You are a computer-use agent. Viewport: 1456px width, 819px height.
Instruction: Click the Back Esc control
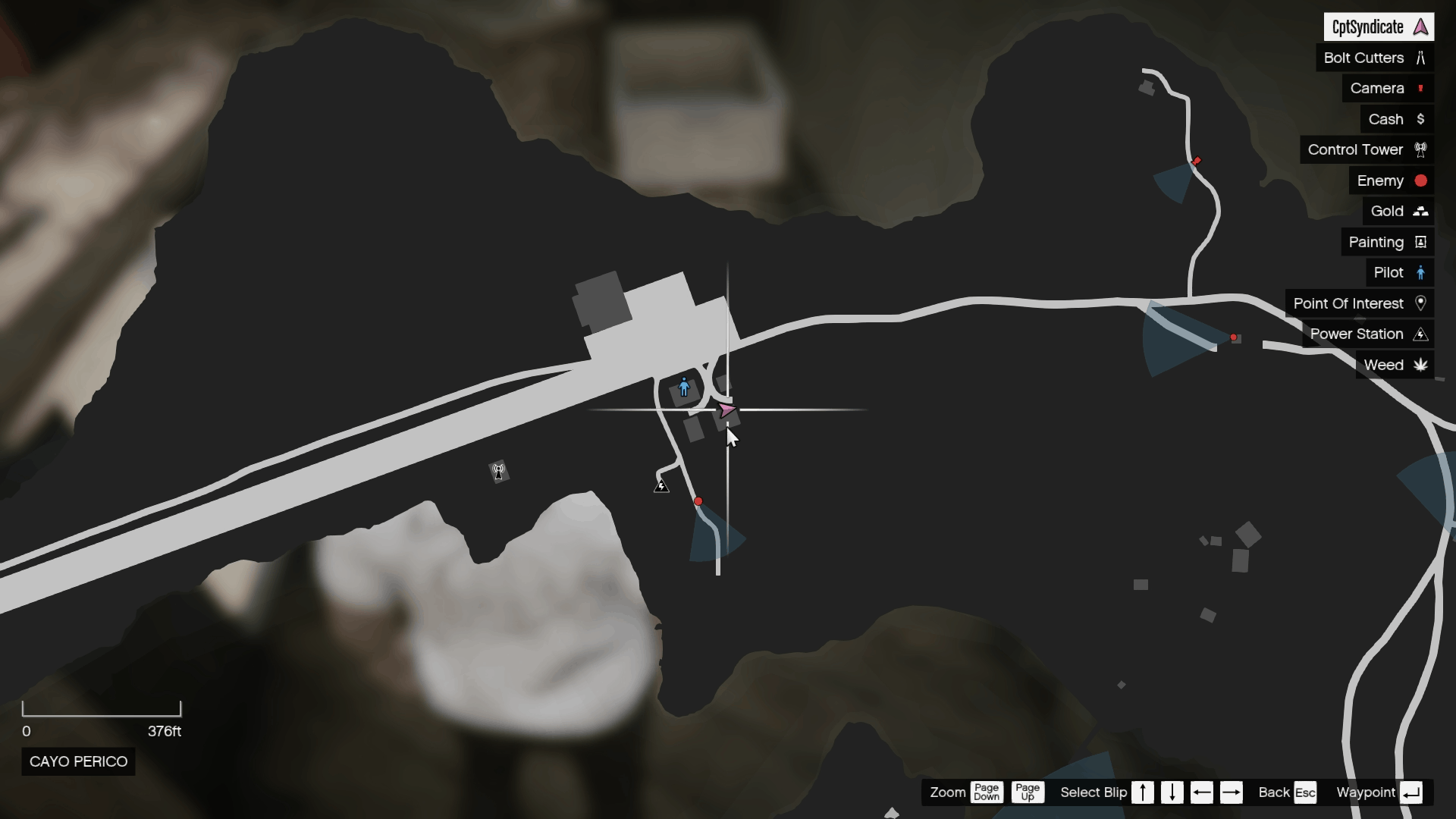(1306, 792)
